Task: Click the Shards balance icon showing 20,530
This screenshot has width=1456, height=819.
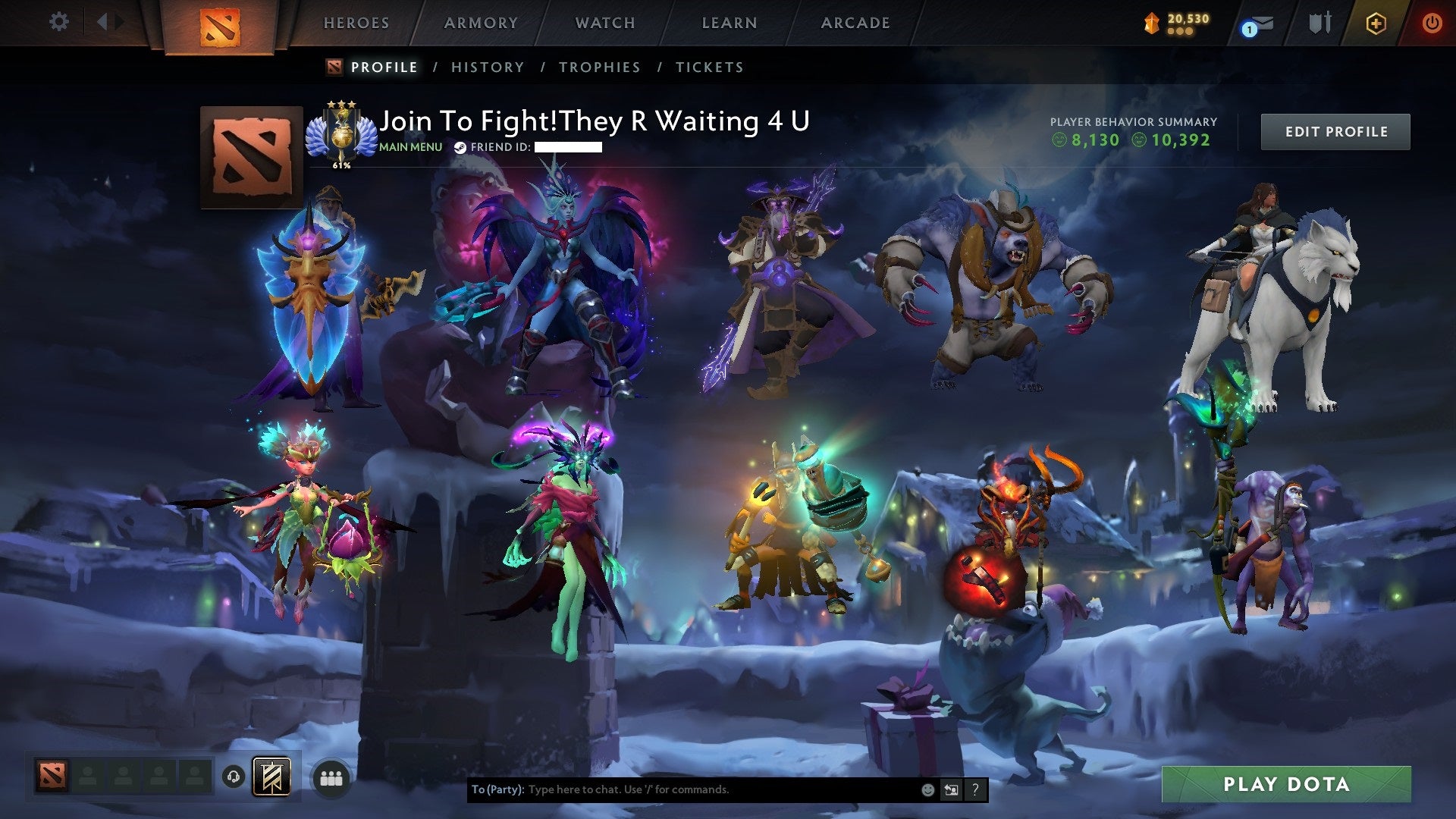Action: pyautogui.click(x=1150, y=23)
